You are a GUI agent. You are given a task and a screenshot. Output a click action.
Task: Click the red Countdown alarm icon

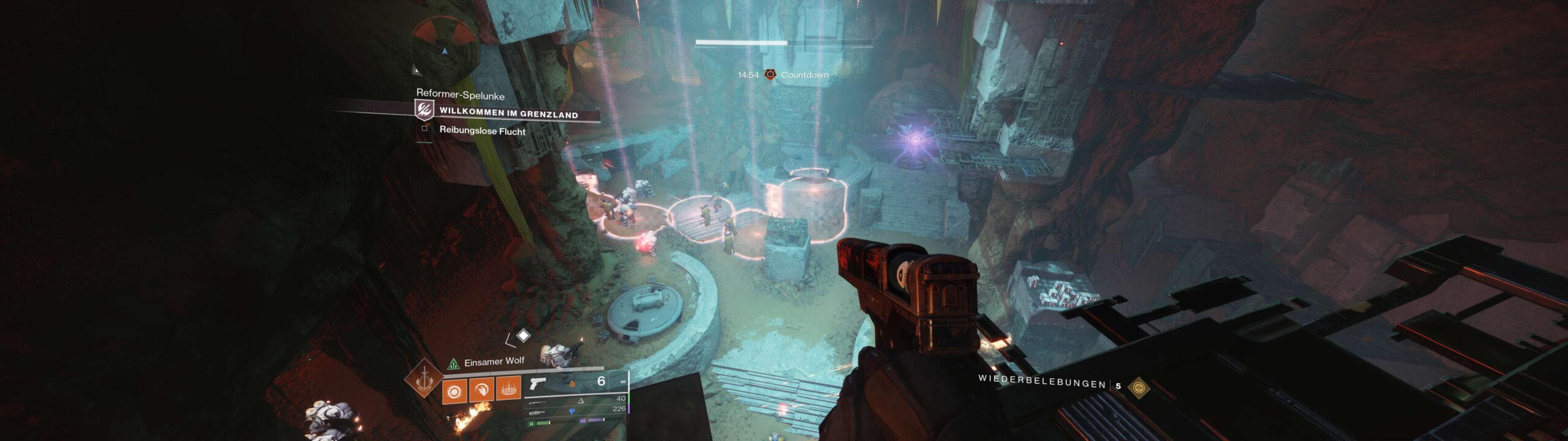coord(770,74)
